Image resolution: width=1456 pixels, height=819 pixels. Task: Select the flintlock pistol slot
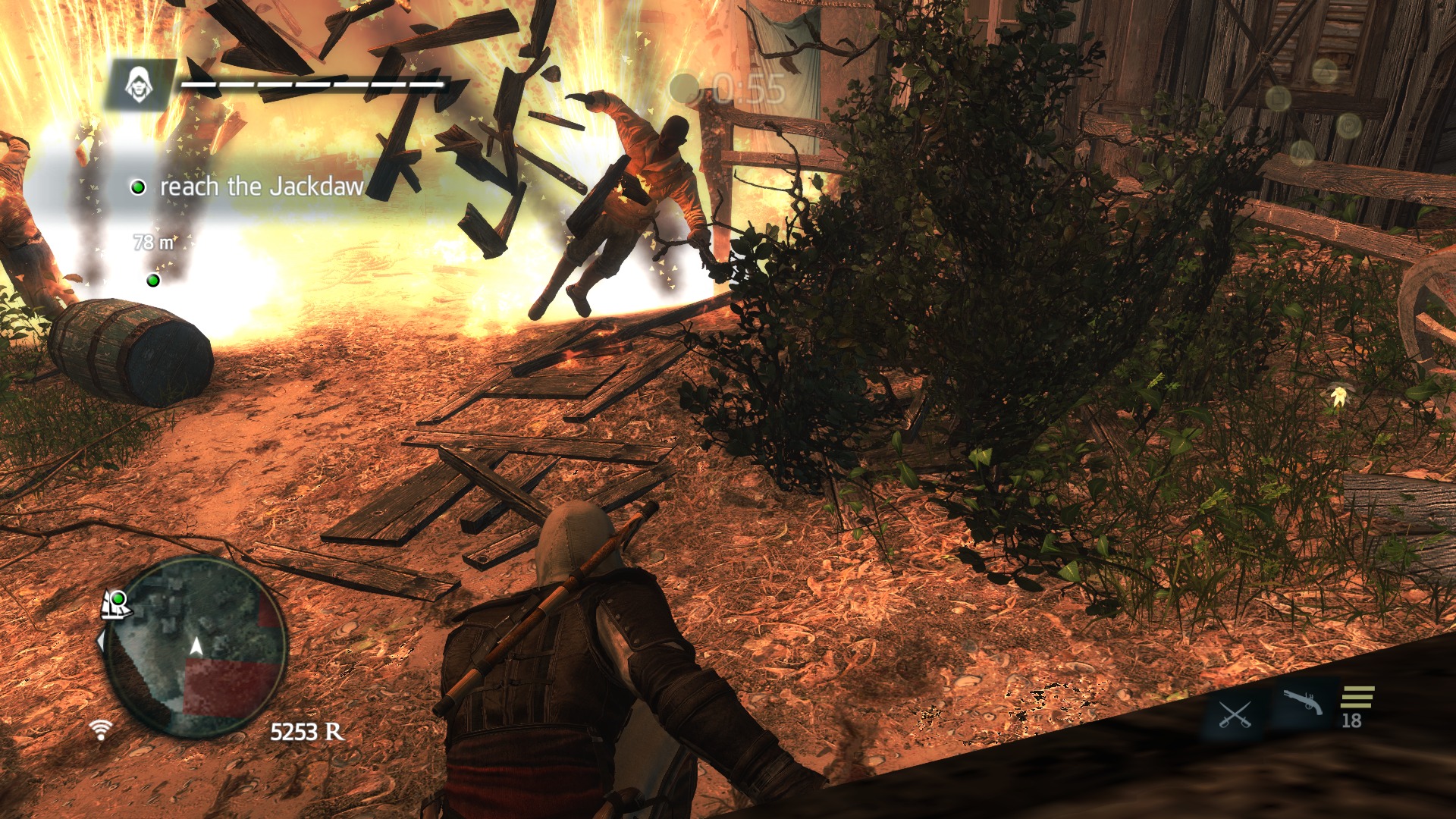coord(1302,703)
